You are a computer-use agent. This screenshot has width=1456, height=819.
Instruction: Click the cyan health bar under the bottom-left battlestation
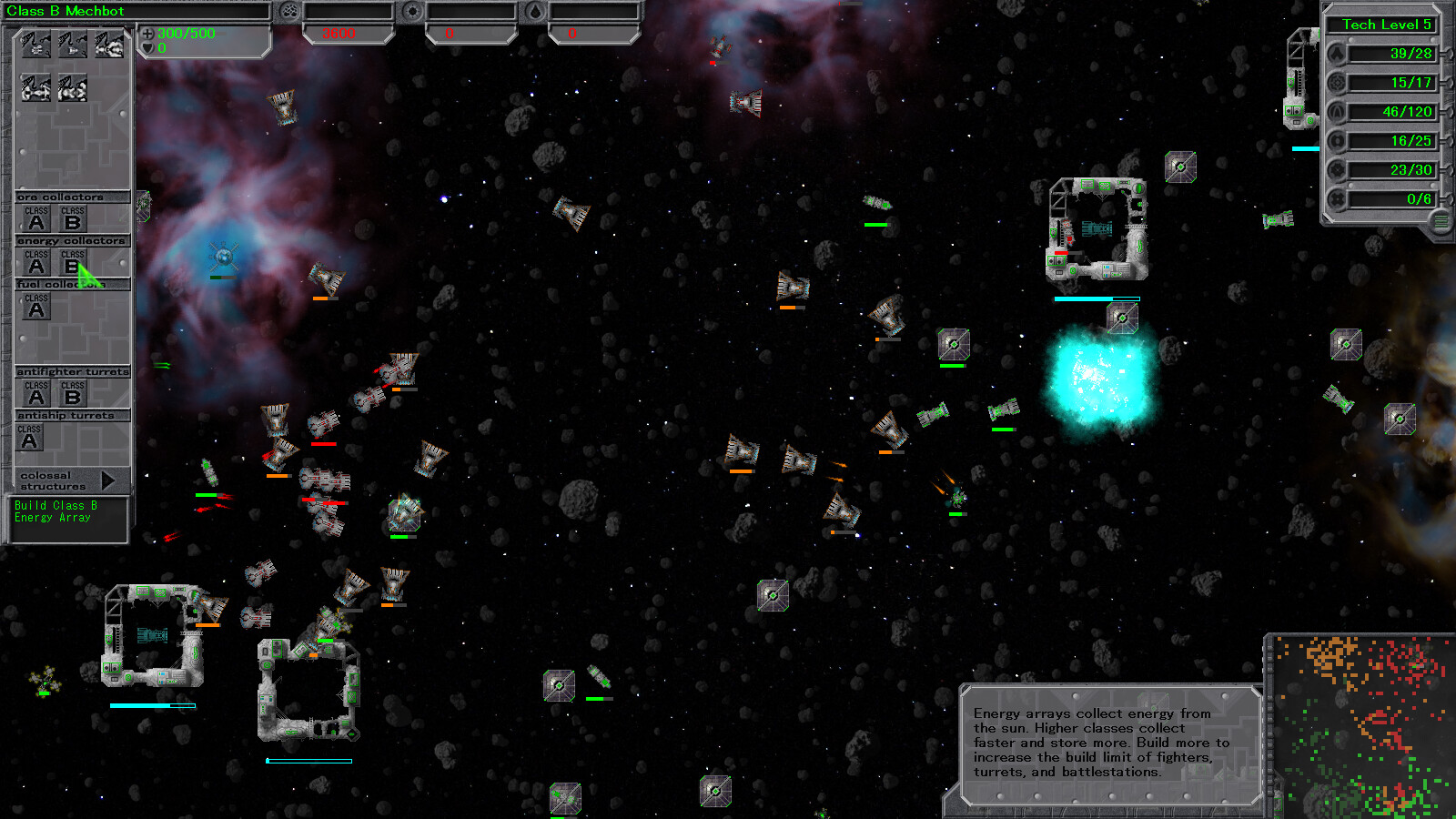tap(153, 705)
